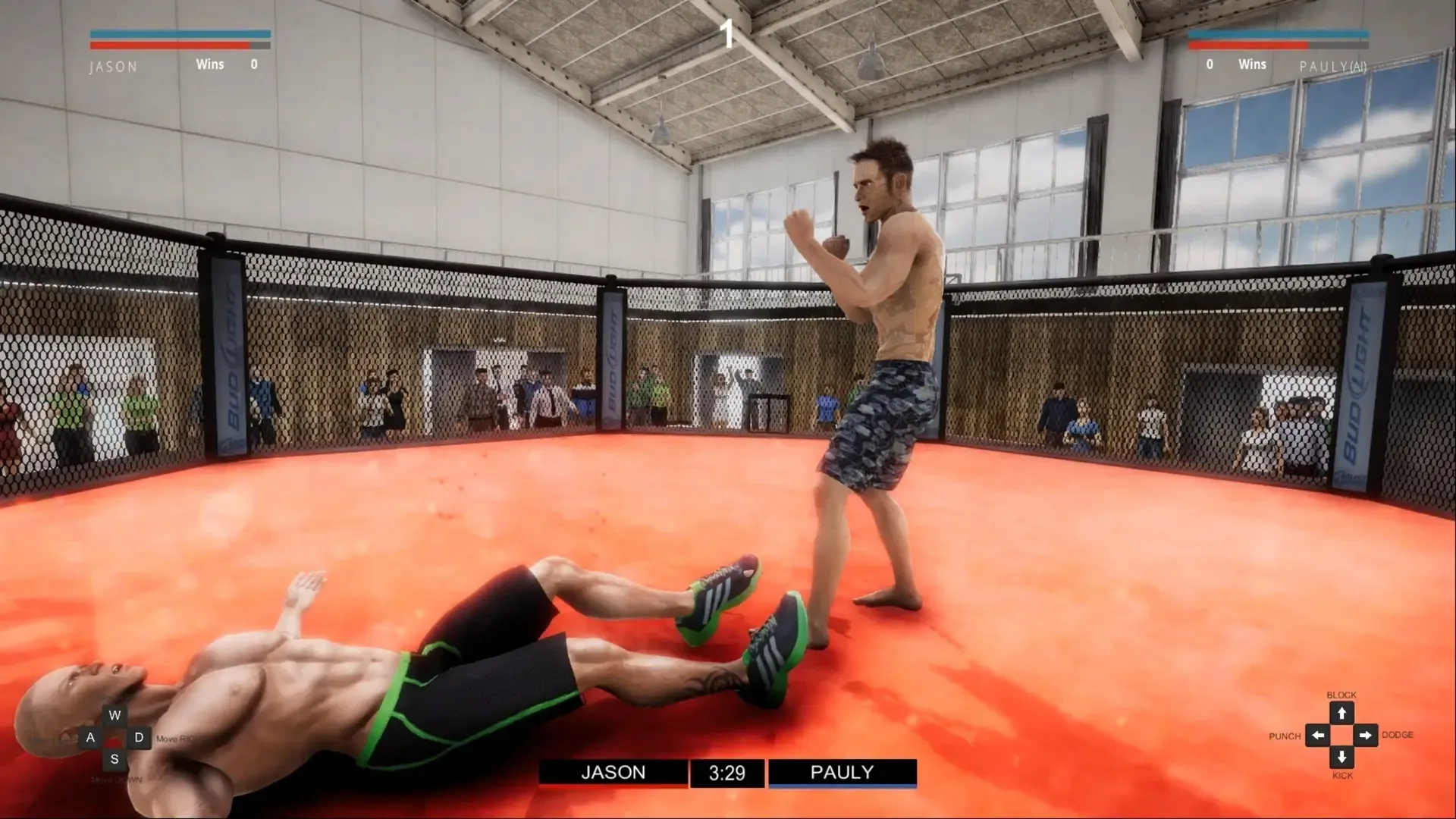The height and width of the screenshot is (819, 1456).
Task: Click the D Move RIGHT key icon
Action: pyautogui.click(x=138, y=736)
